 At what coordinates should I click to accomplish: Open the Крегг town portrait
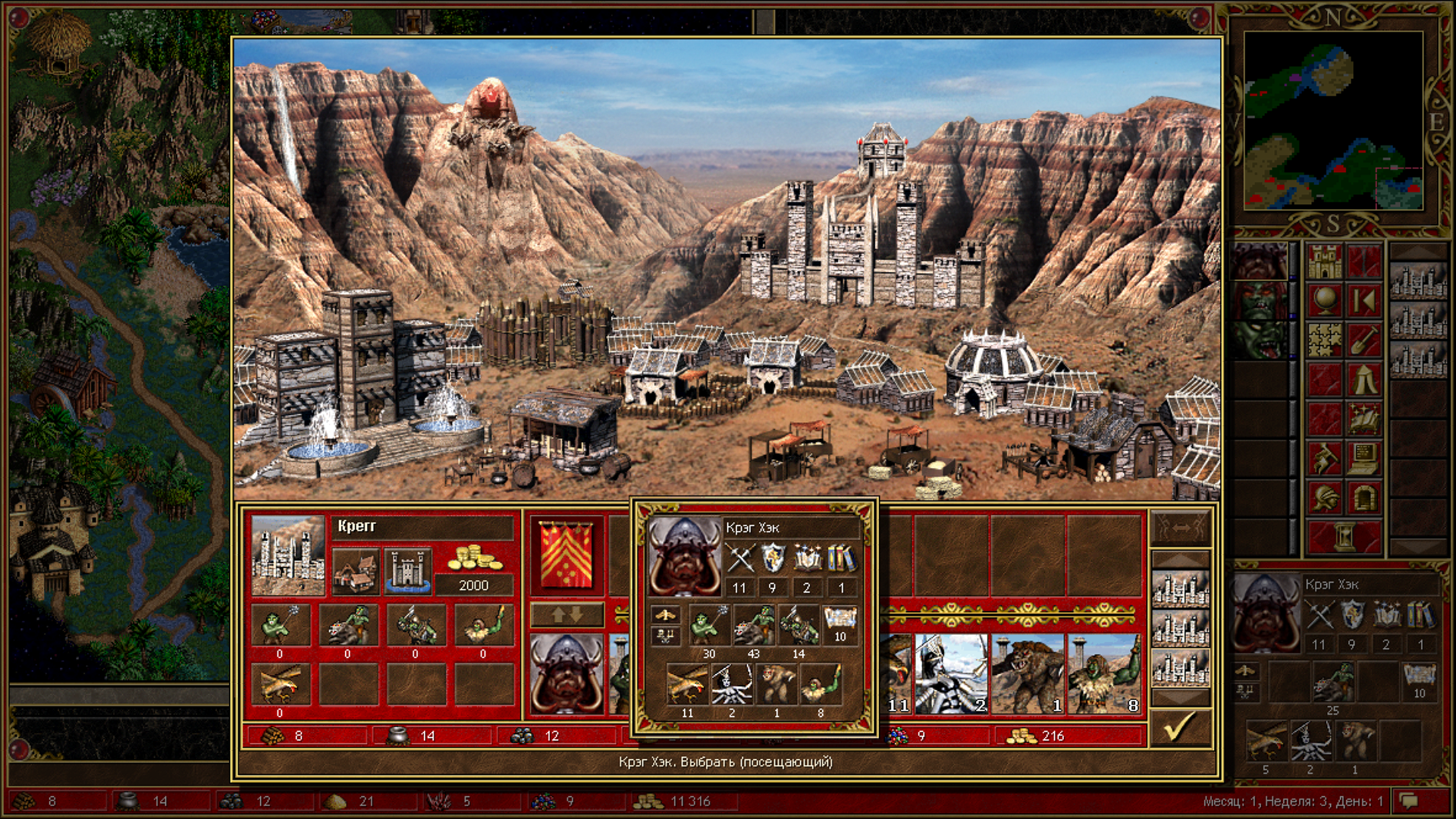click(287, 555)
